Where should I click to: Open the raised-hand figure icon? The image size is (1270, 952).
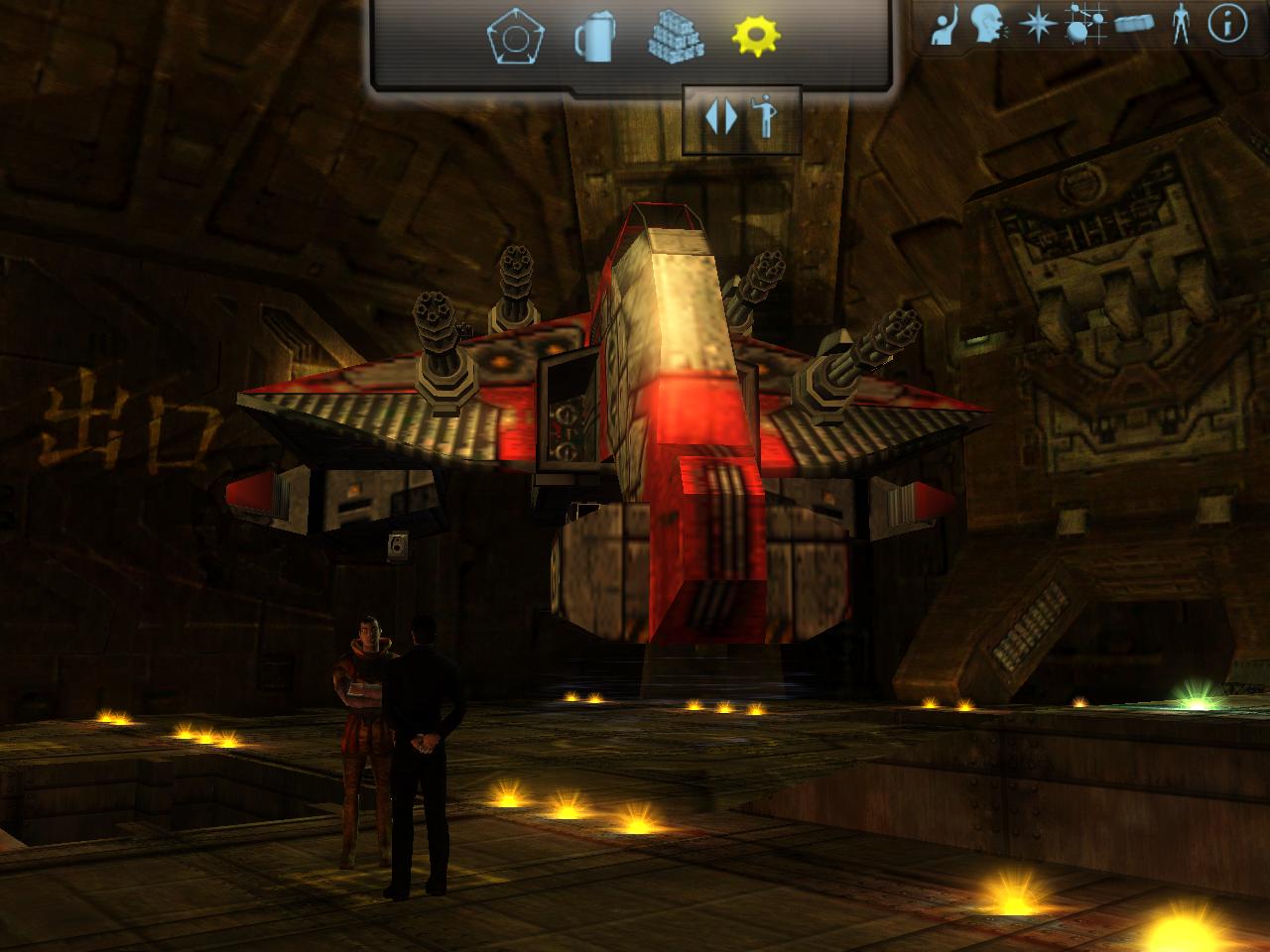[x=947, y=27]
